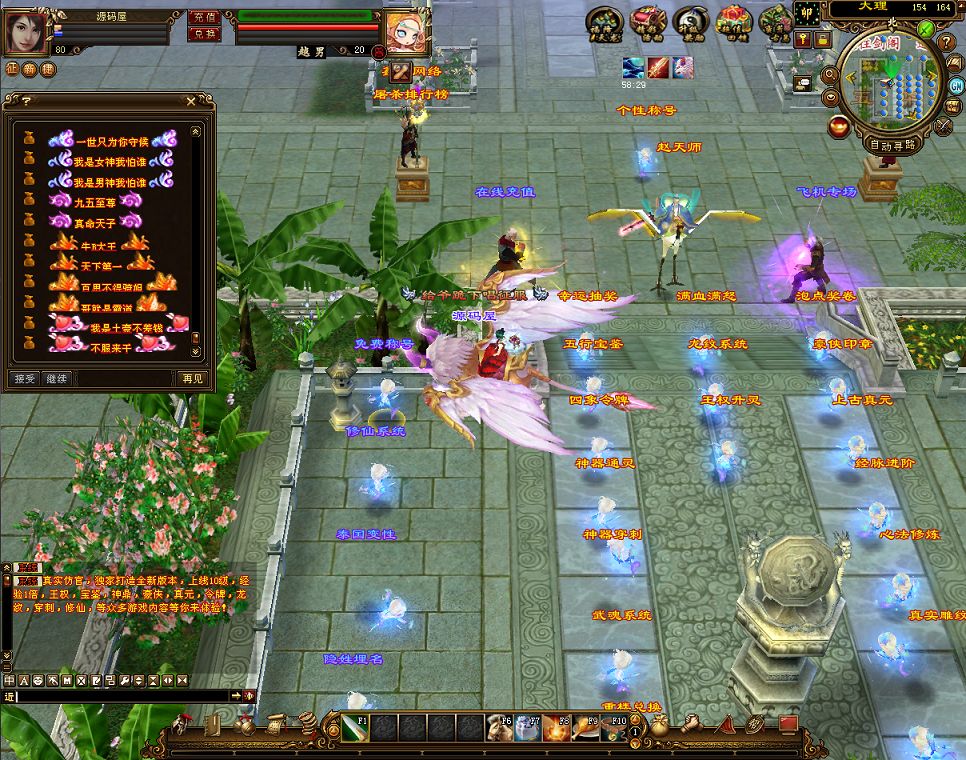Accept with the 接受 button
Screen dimensions: 966x760
[24, 379]
